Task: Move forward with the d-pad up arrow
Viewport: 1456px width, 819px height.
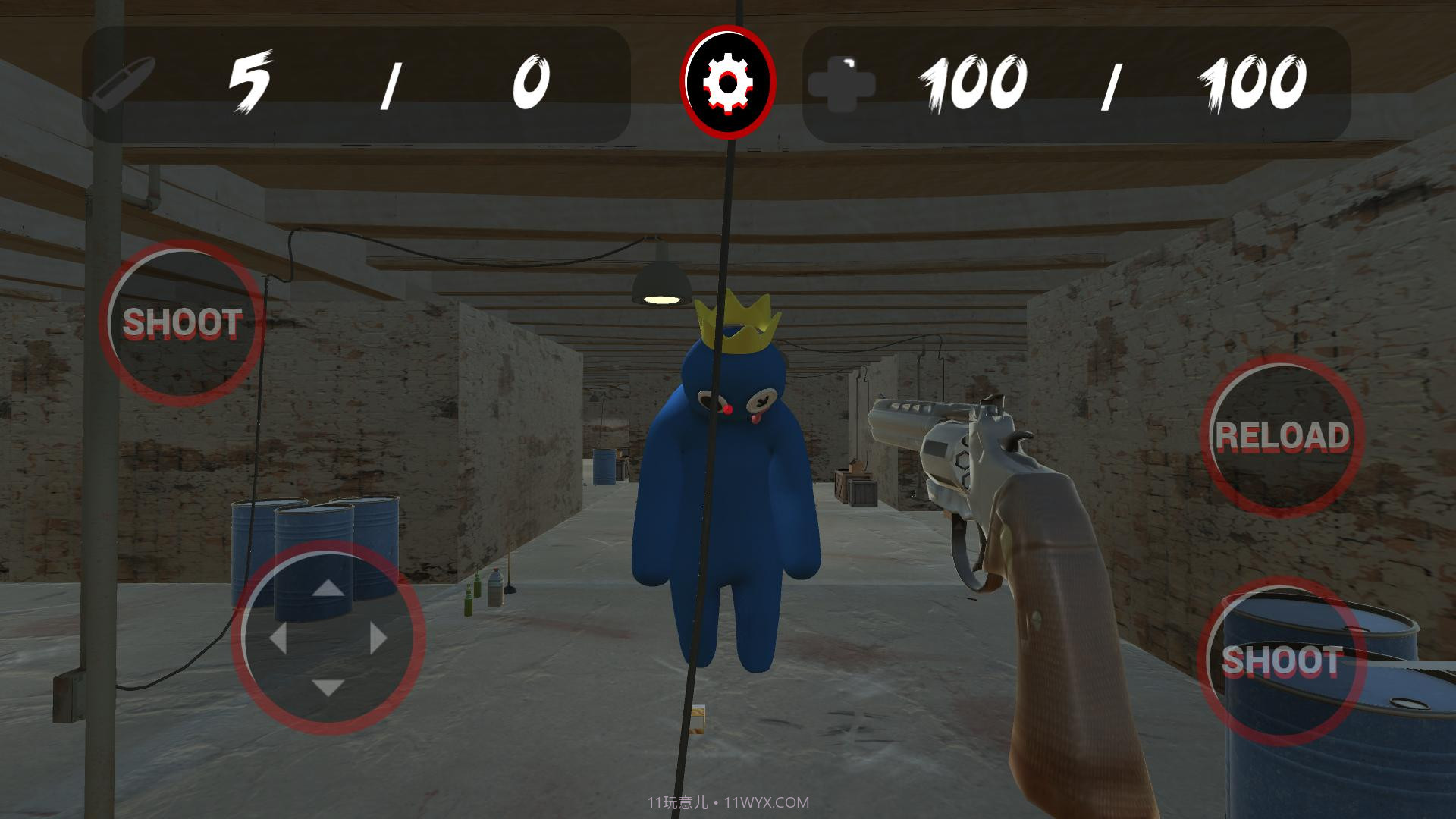Action: click(x=328, y=588)
